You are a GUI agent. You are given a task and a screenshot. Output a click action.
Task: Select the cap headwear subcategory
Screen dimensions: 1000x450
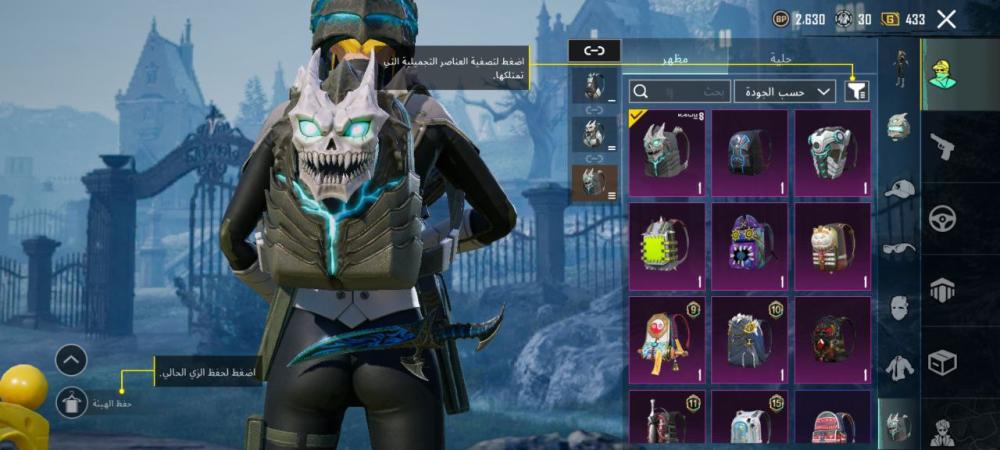[x=899, y=189]
